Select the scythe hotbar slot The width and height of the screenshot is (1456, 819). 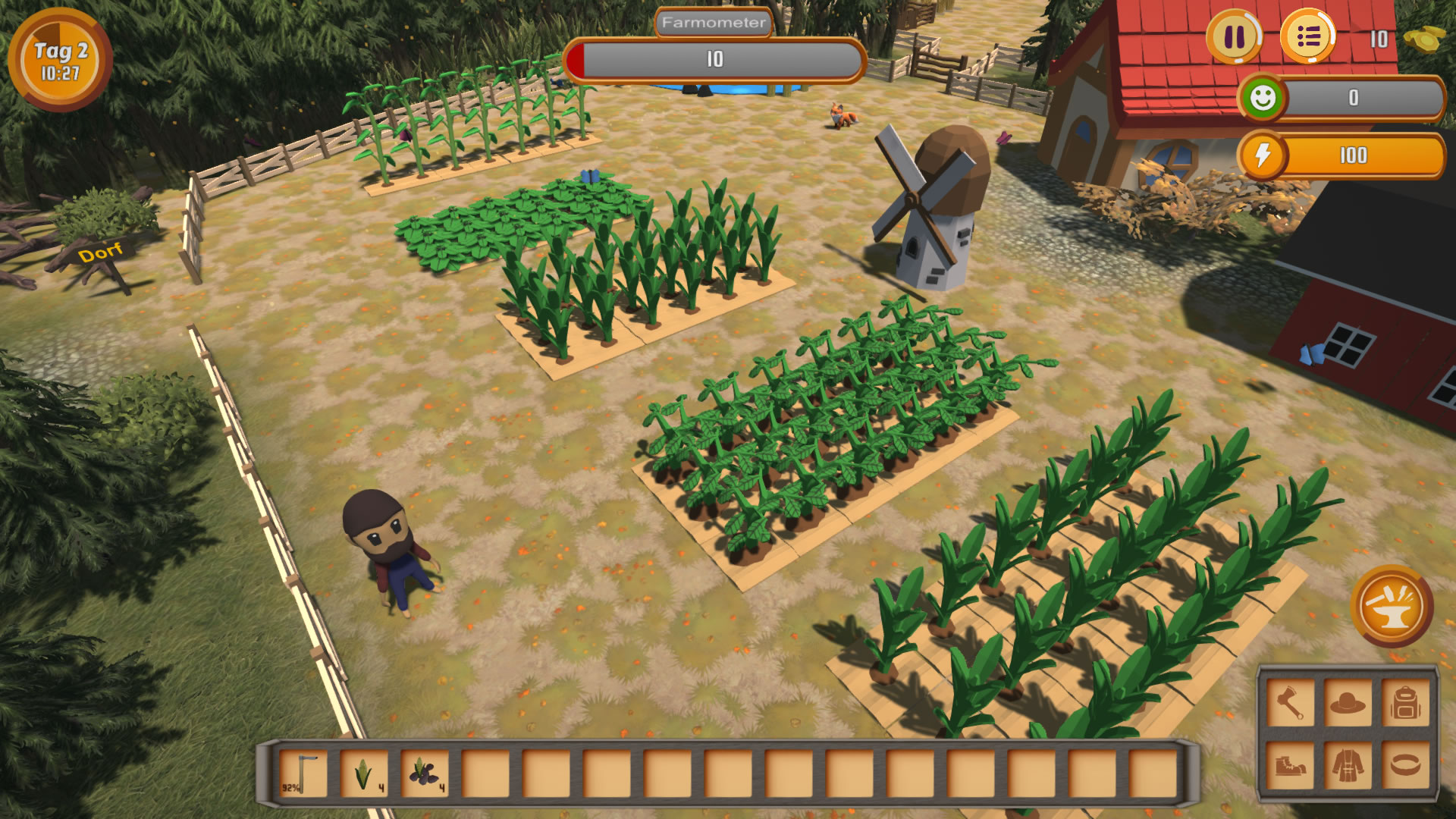point(304,773)
